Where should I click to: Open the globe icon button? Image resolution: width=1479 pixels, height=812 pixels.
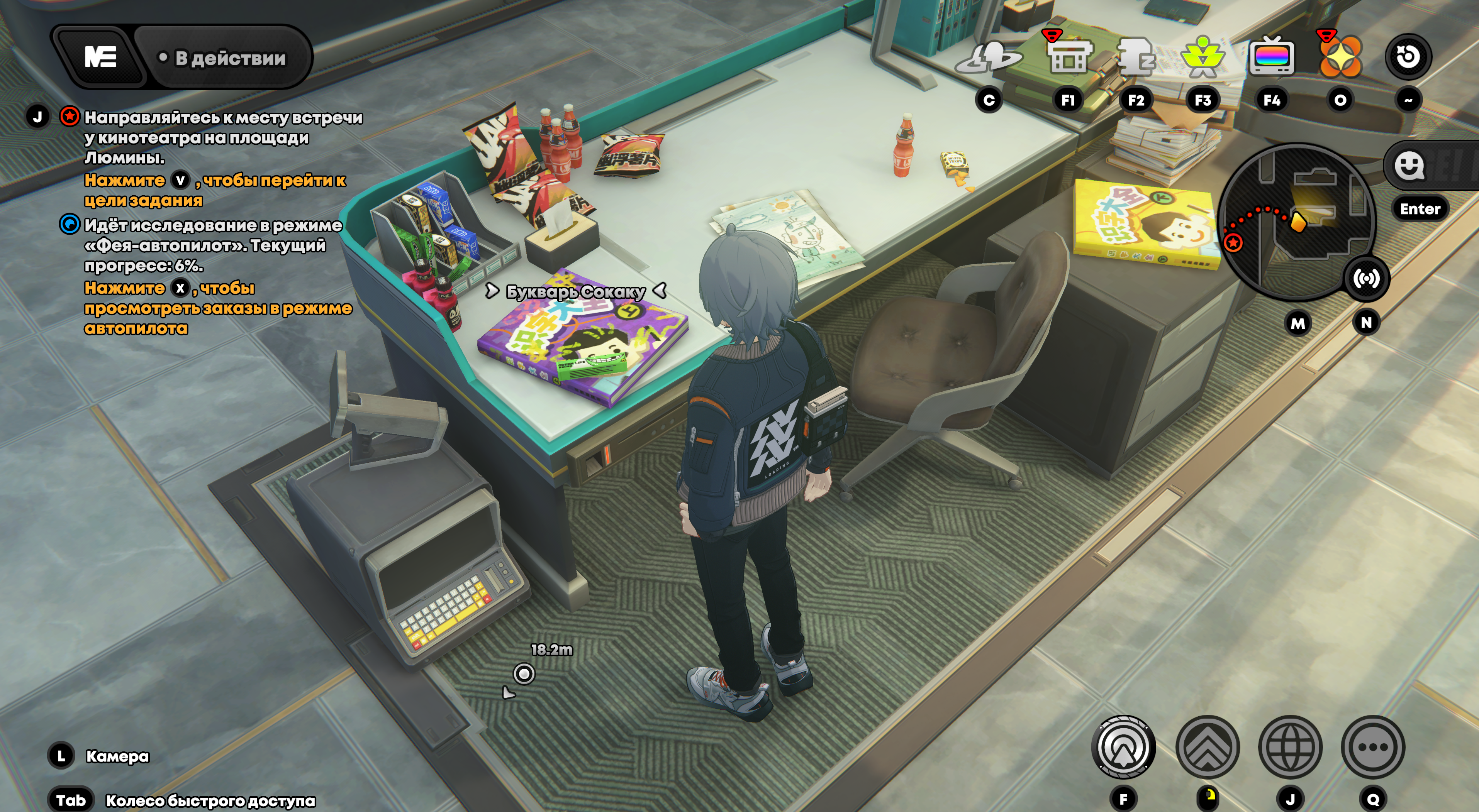tap(1290, 747)
